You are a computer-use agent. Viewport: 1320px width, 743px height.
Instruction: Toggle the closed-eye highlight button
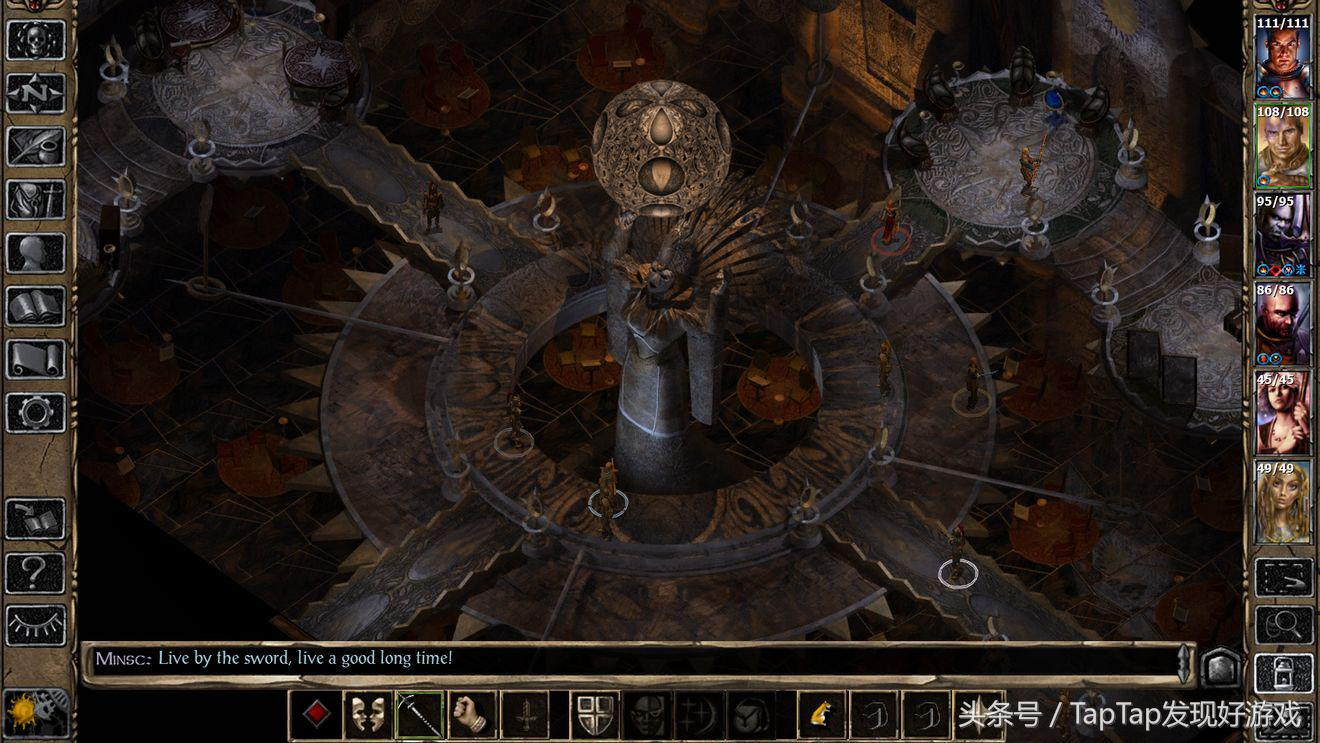pyautogui.click(x=35, y=625)
